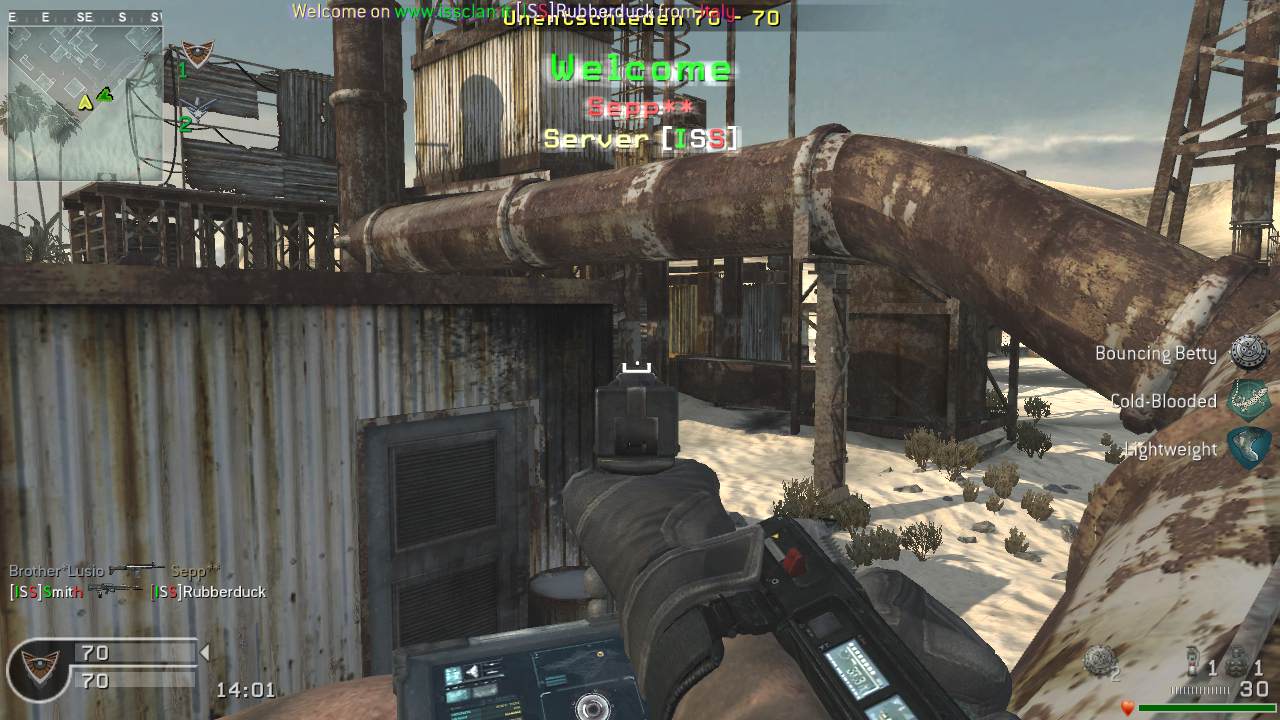Click the team emblem beside the scores
This screenshot has width=1280, height=720.
tap(41, 668)
